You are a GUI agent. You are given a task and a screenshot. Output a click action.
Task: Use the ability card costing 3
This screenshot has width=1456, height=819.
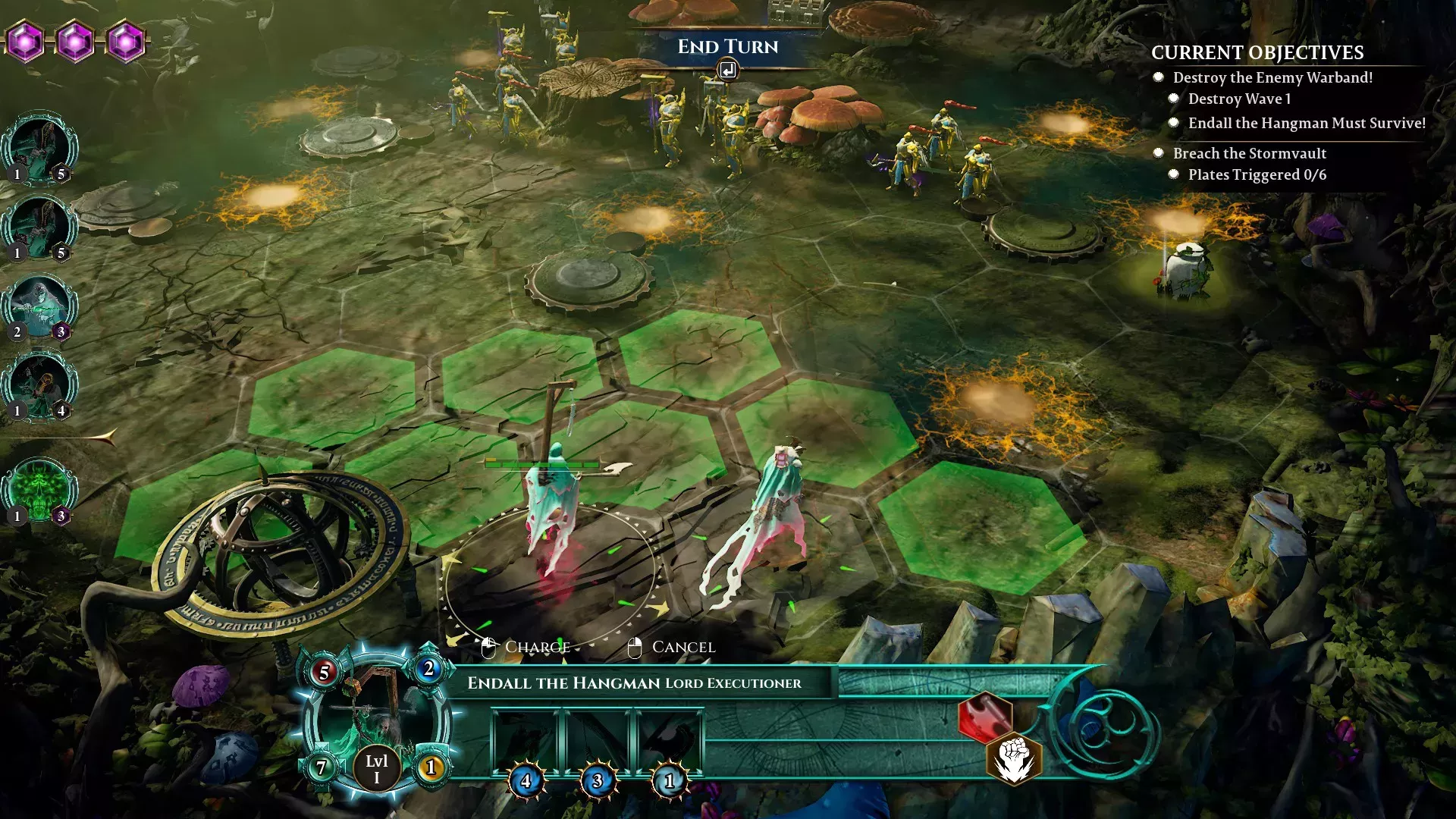click(x=597, y=743)
